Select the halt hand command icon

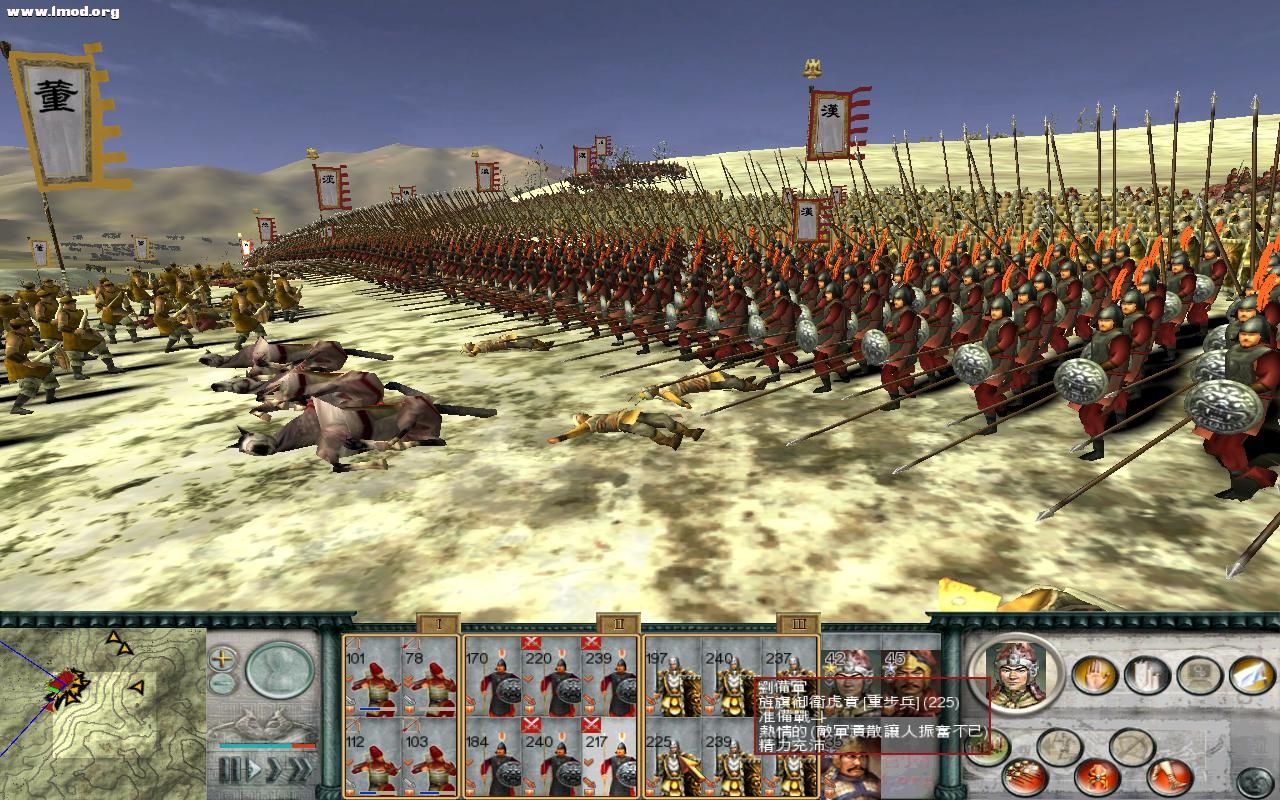(x=1096, y=674)
